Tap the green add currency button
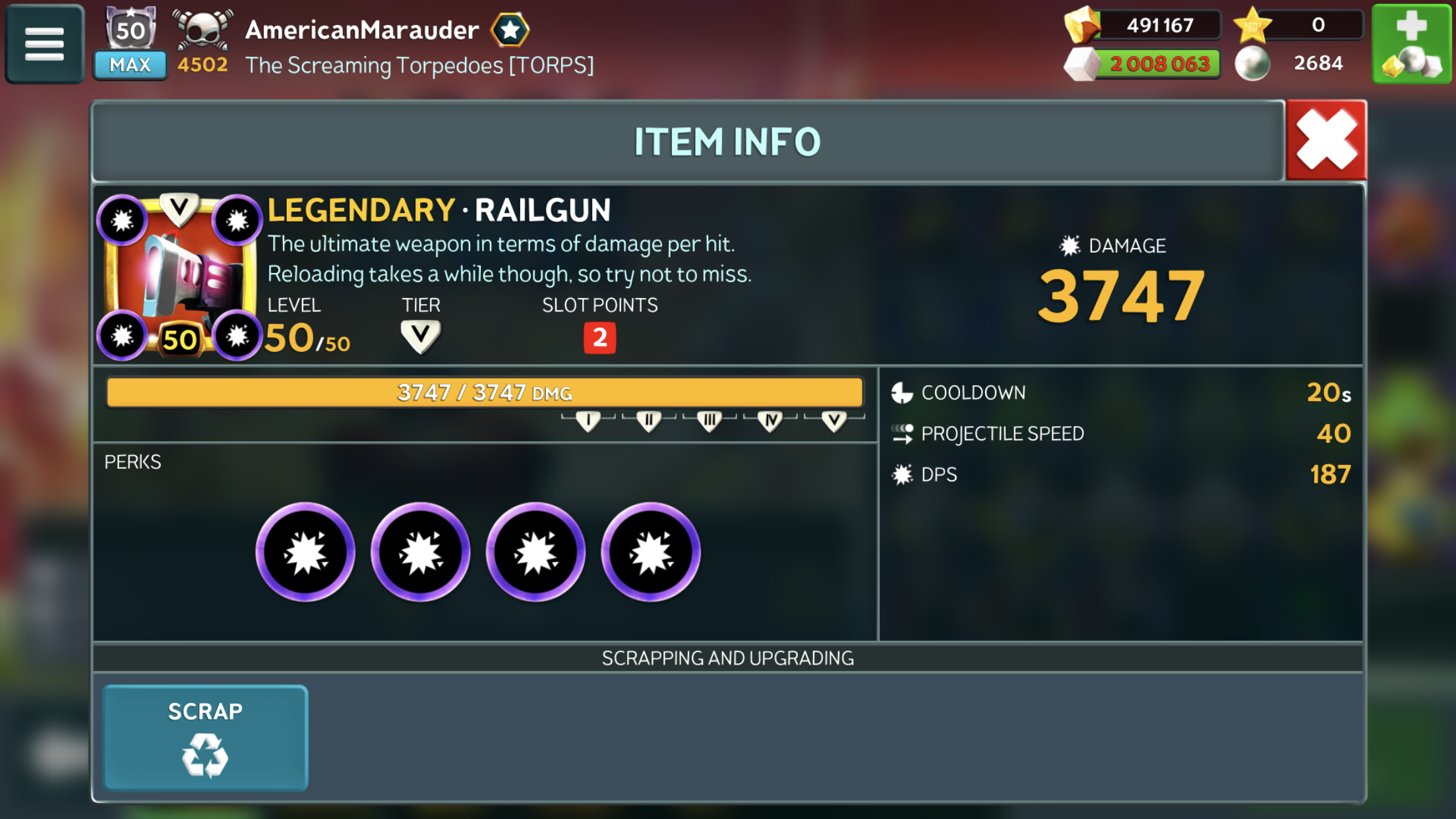 pos(1412,44)
